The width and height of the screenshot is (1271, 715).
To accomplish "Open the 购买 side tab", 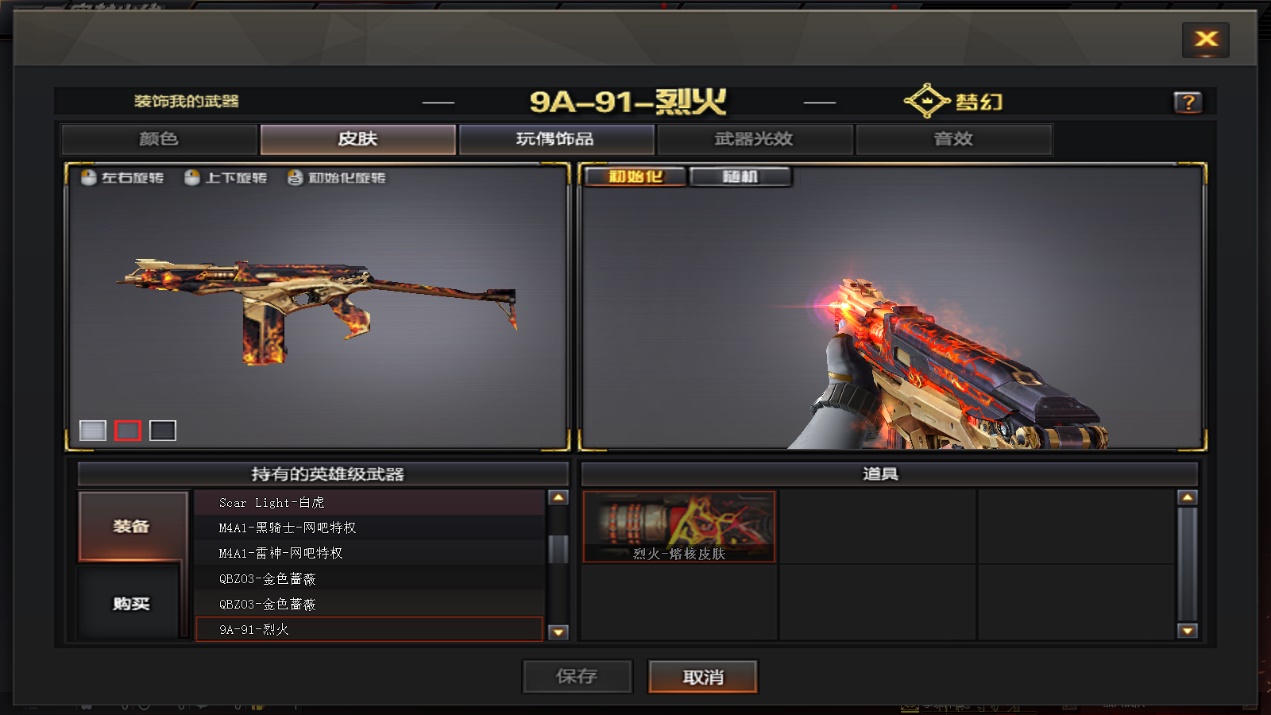I will [131, 603].
